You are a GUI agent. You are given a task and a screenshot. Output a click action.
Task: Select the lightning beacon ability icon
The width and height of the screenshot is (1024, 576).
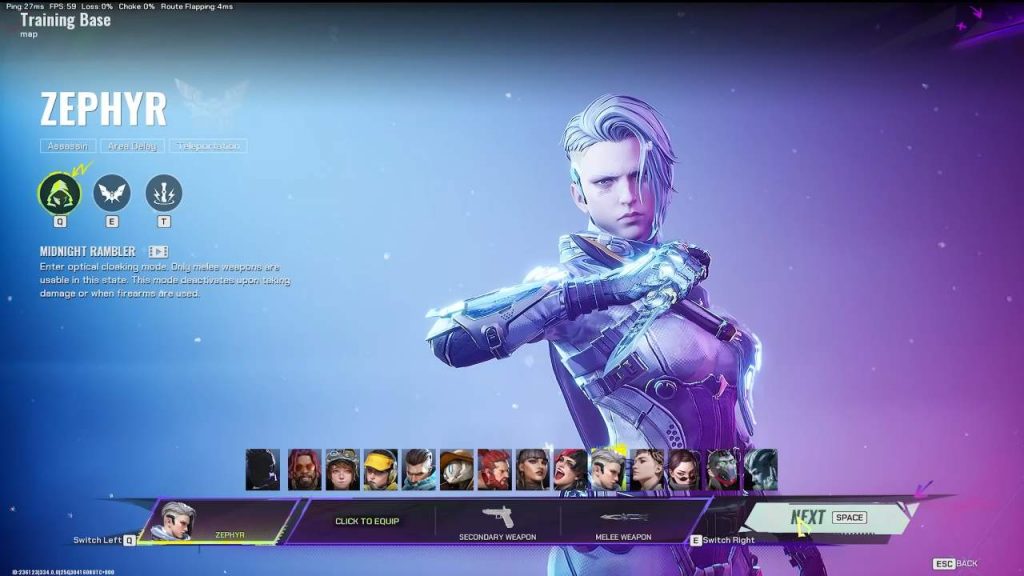pyautogui.click(x=164, y=192)
